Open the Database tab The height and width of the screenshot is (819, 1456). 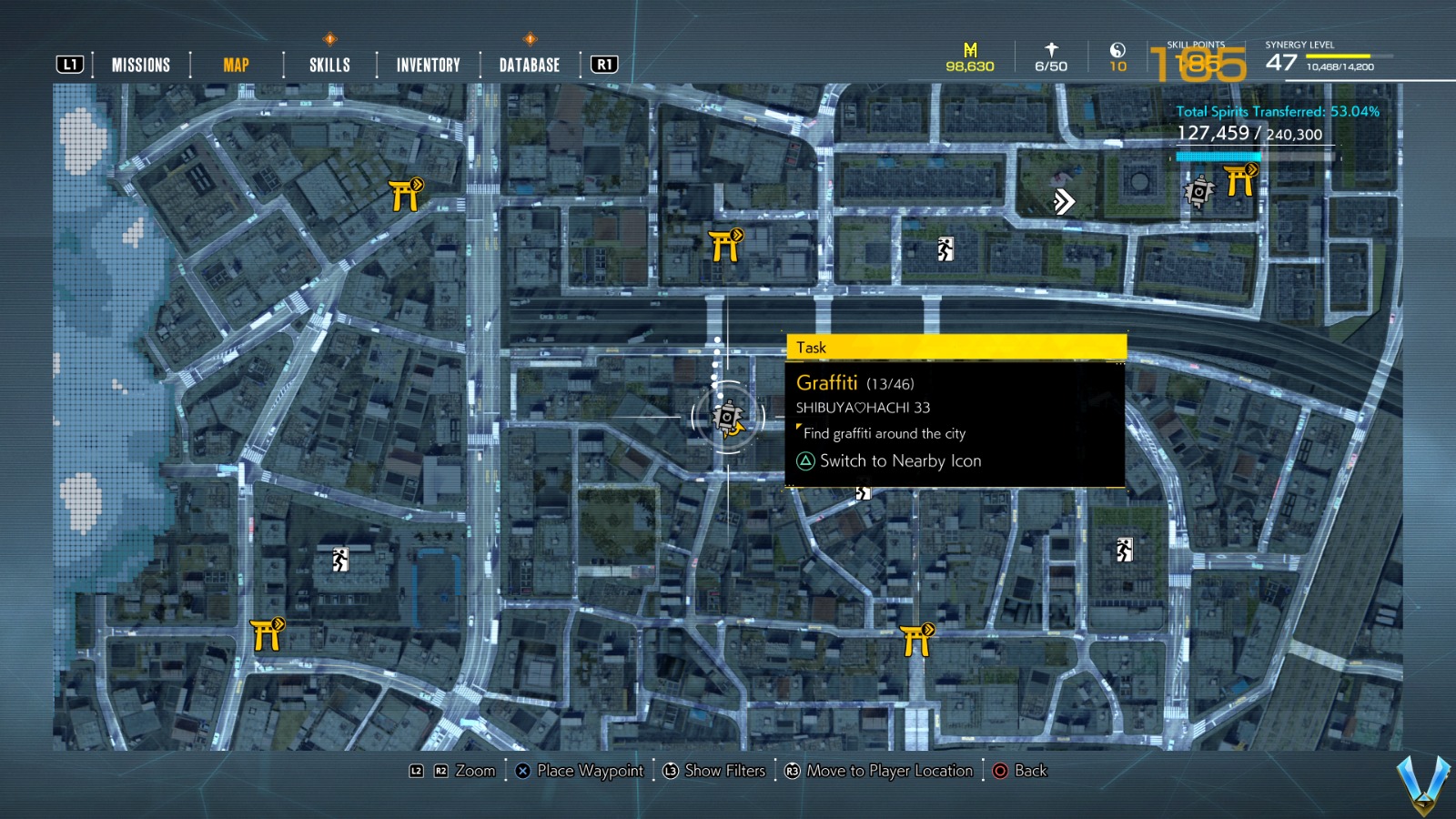(528, 64)
